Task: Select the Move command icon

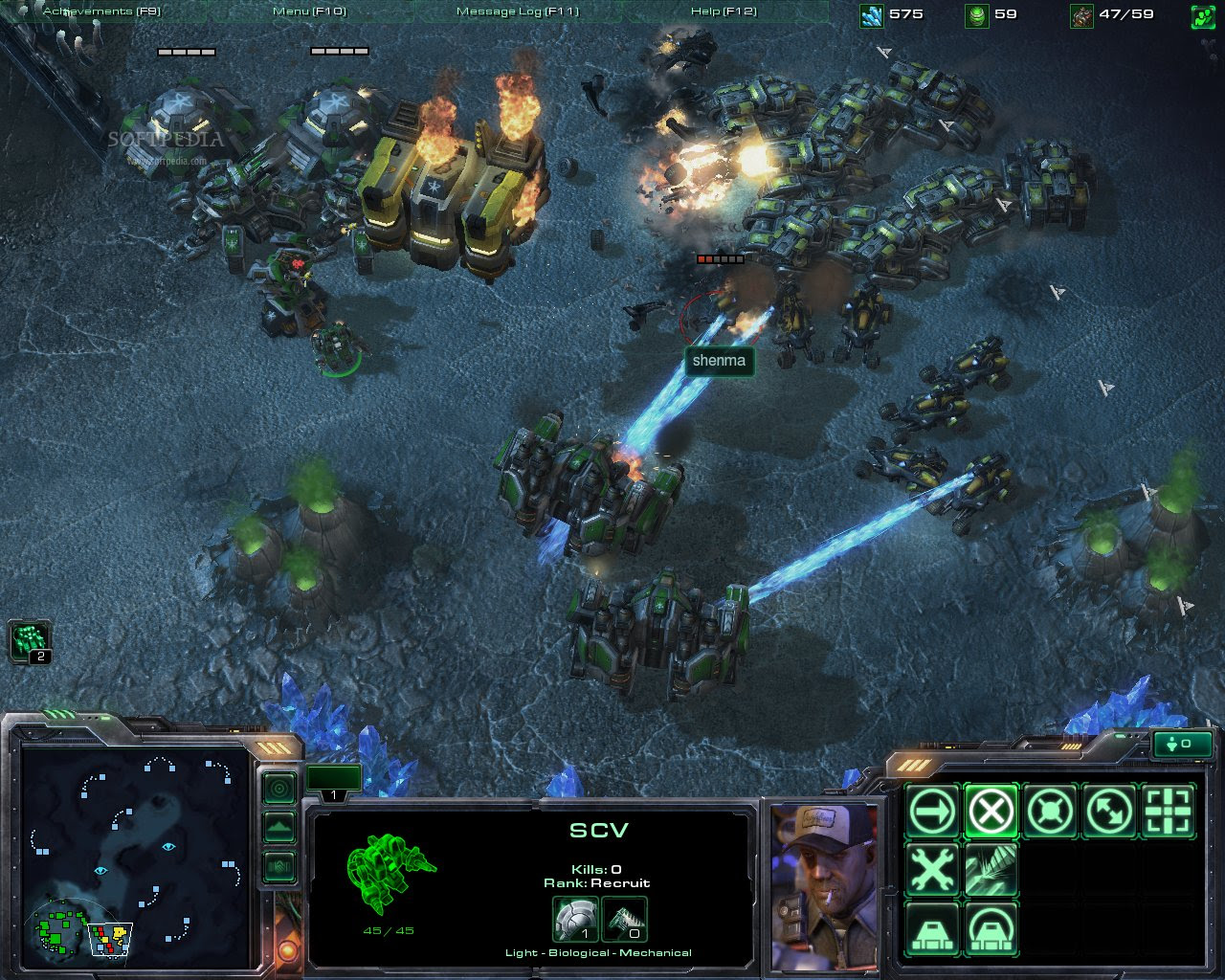Action: pos(930,812)
